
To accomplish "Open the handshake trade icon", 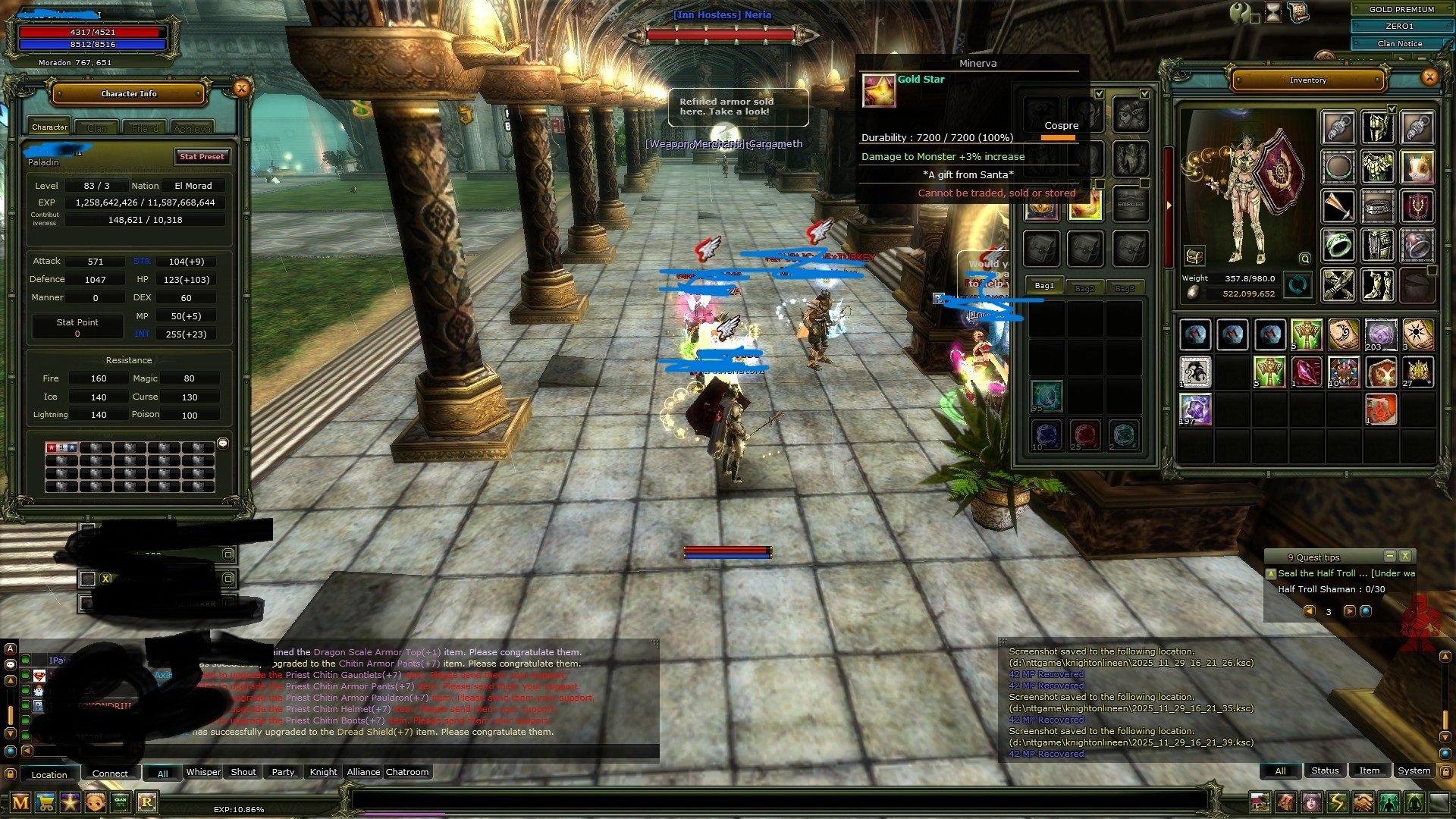I will (x=1363, y=802).
